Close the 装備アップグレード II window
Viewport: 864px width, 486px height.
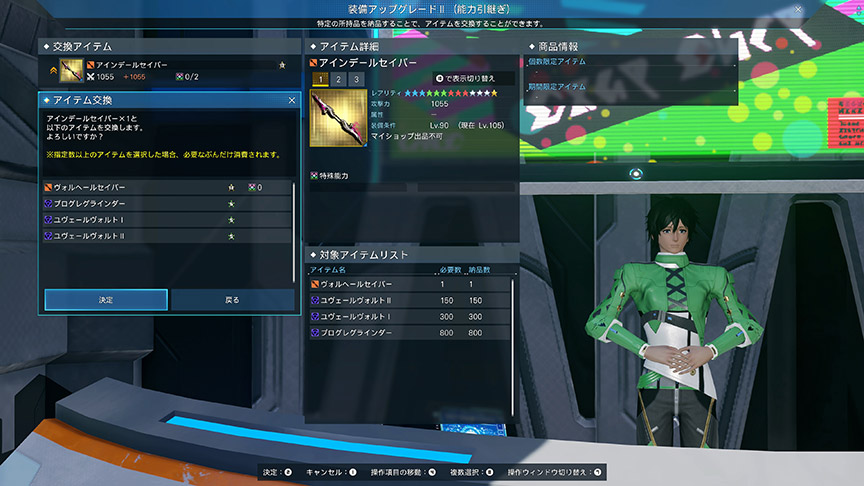tap(798, 9)
